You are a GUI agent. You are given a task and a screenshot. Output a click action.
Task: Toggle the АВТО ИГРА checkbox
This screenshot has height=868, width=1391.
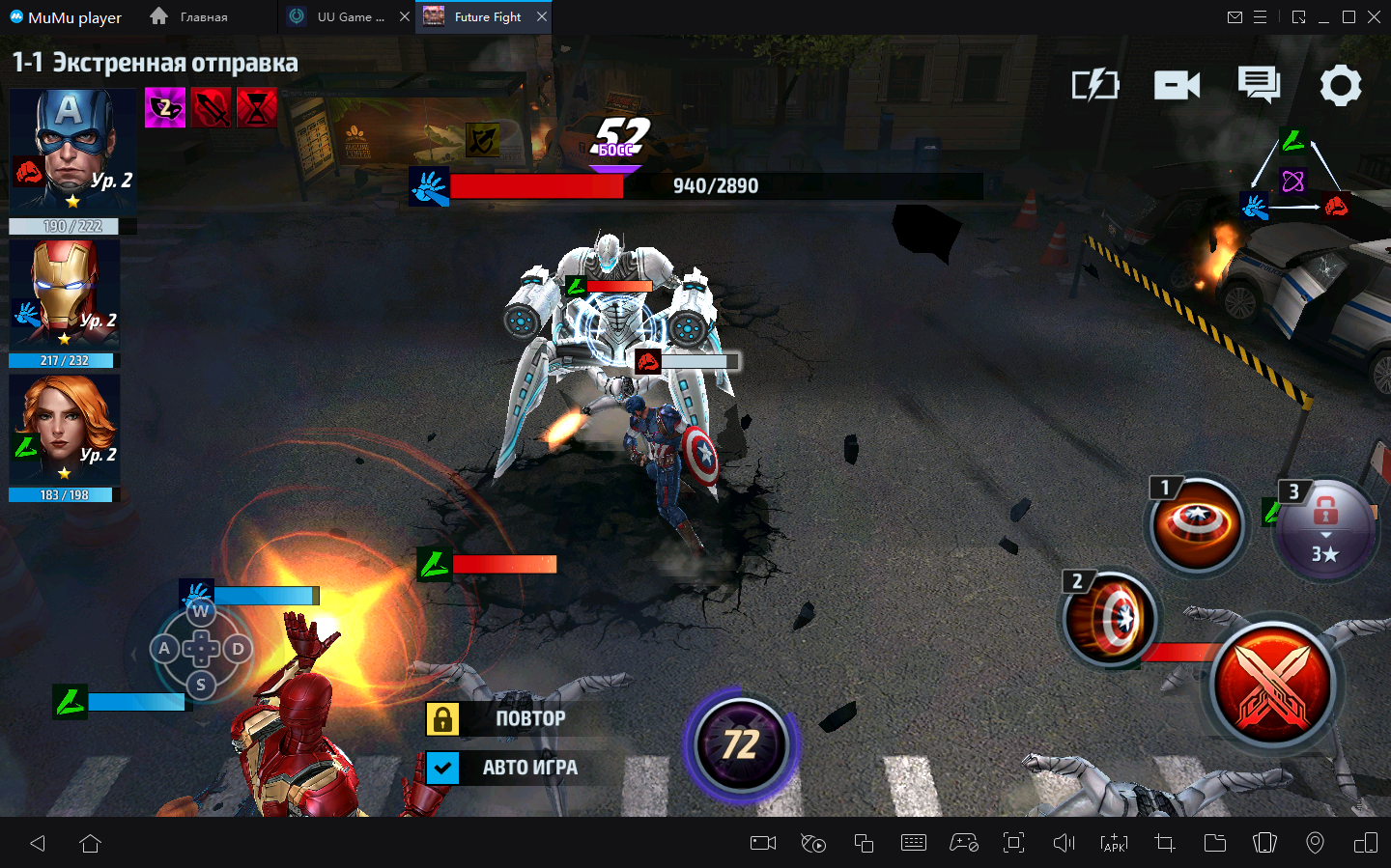coord(442,768)
